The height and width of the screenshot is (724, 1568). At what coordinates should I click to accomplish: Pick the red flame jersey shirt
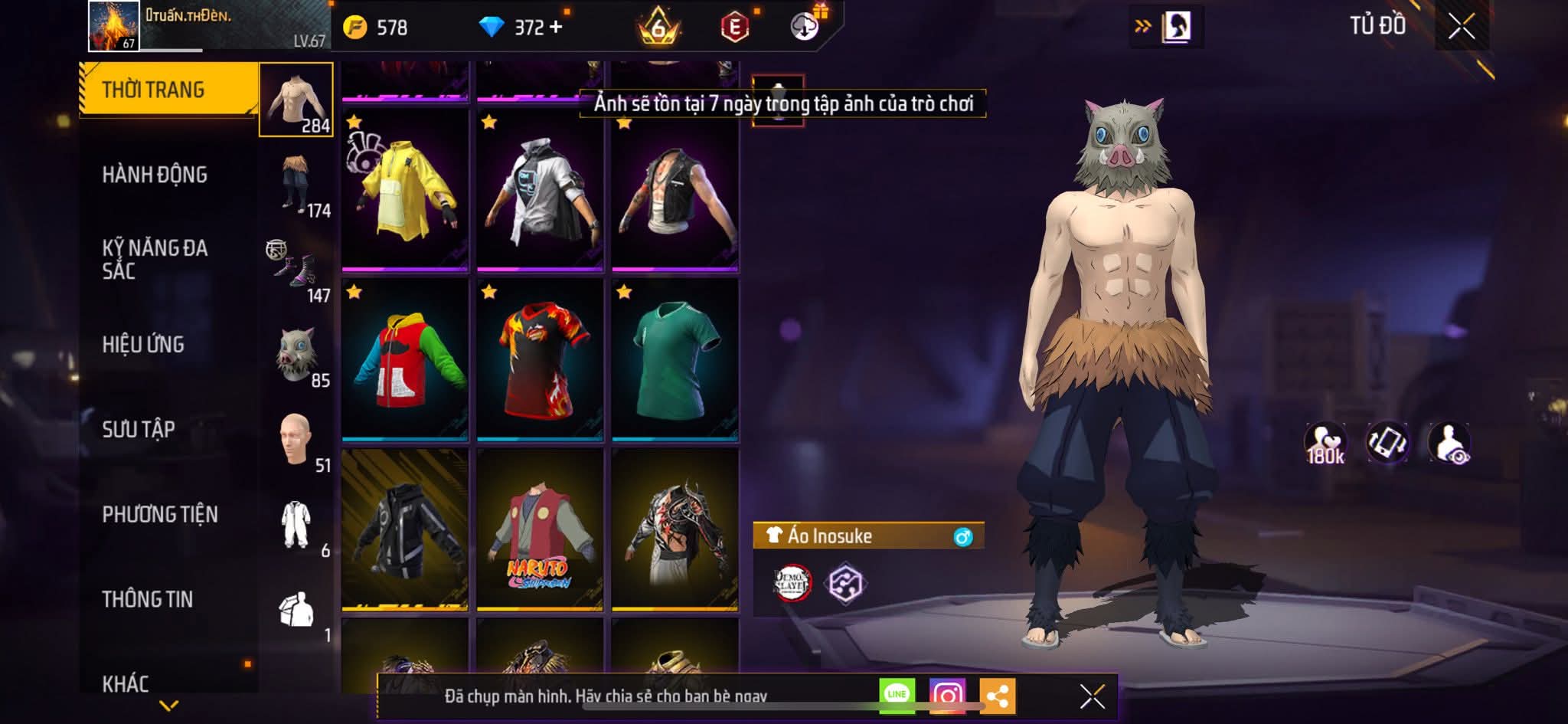tap(540, 359)
